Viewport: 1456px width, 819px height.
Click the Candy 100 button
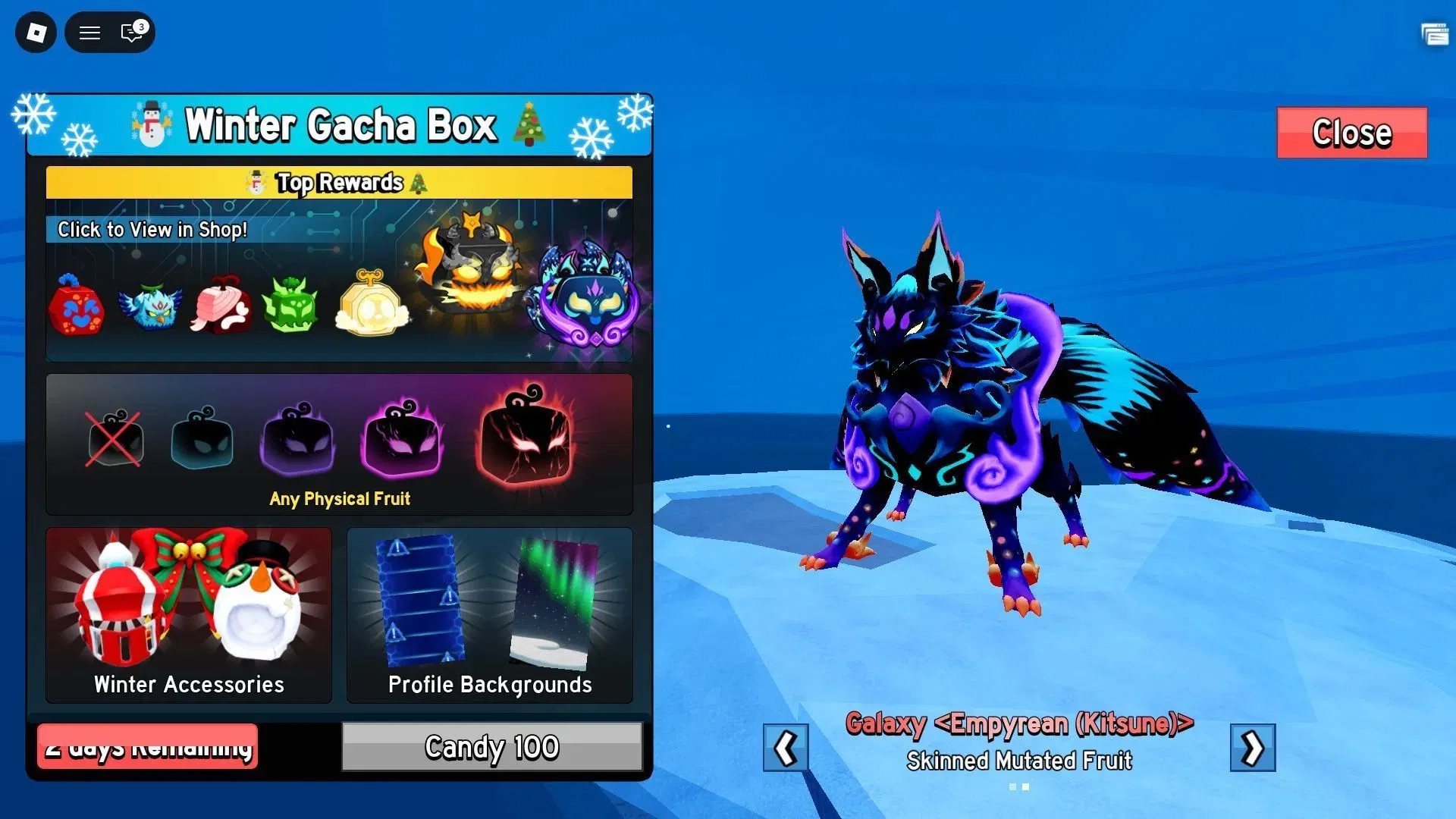[x=491, y=748]
